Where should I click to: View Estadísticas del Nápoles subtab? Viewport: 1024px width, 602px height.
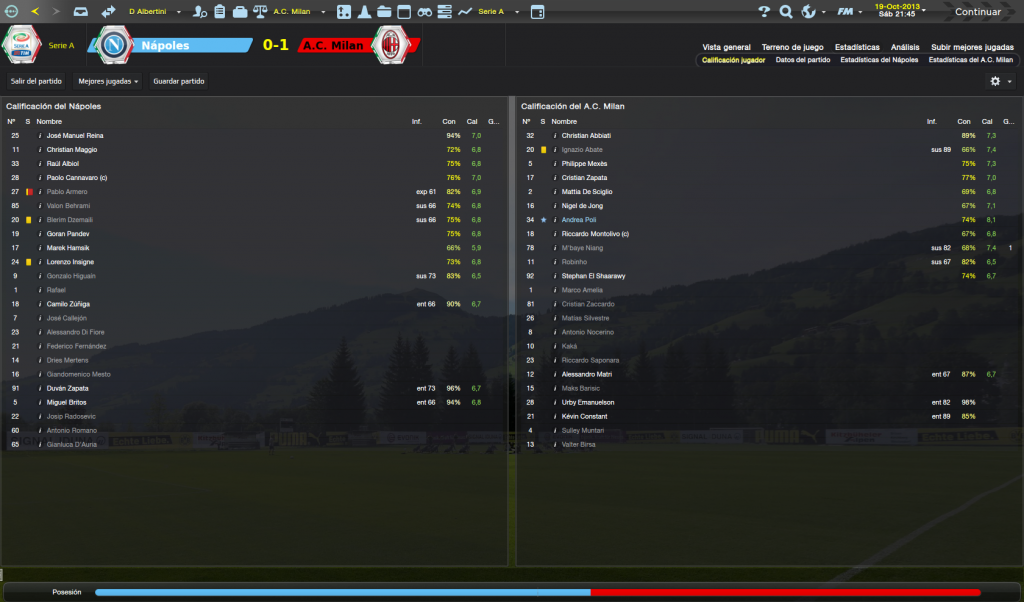pyautogui.click(x=879, y=60)
